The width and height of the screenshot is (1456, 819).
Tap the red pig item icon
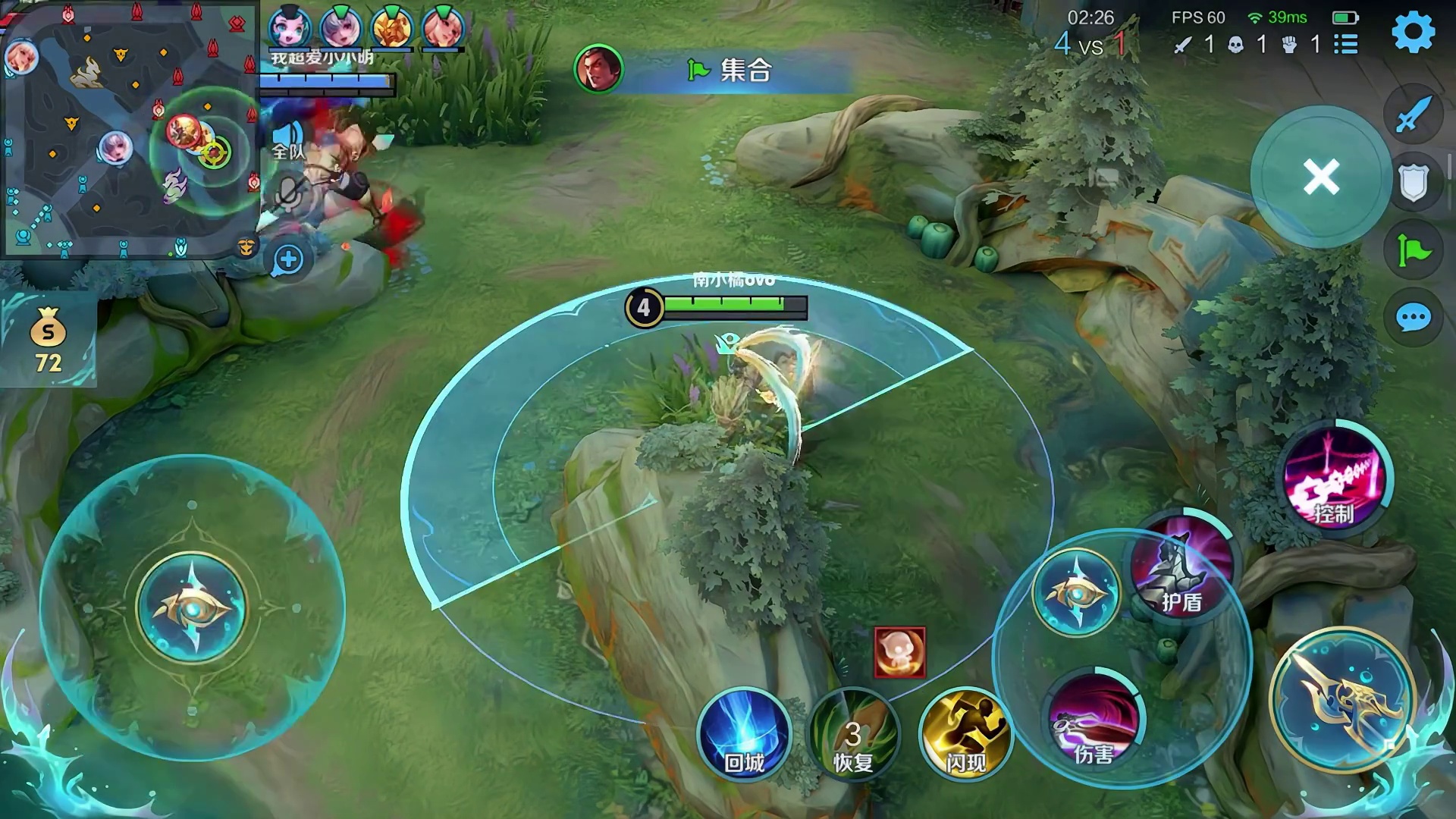pyautogui.click(x=899, y=651)
